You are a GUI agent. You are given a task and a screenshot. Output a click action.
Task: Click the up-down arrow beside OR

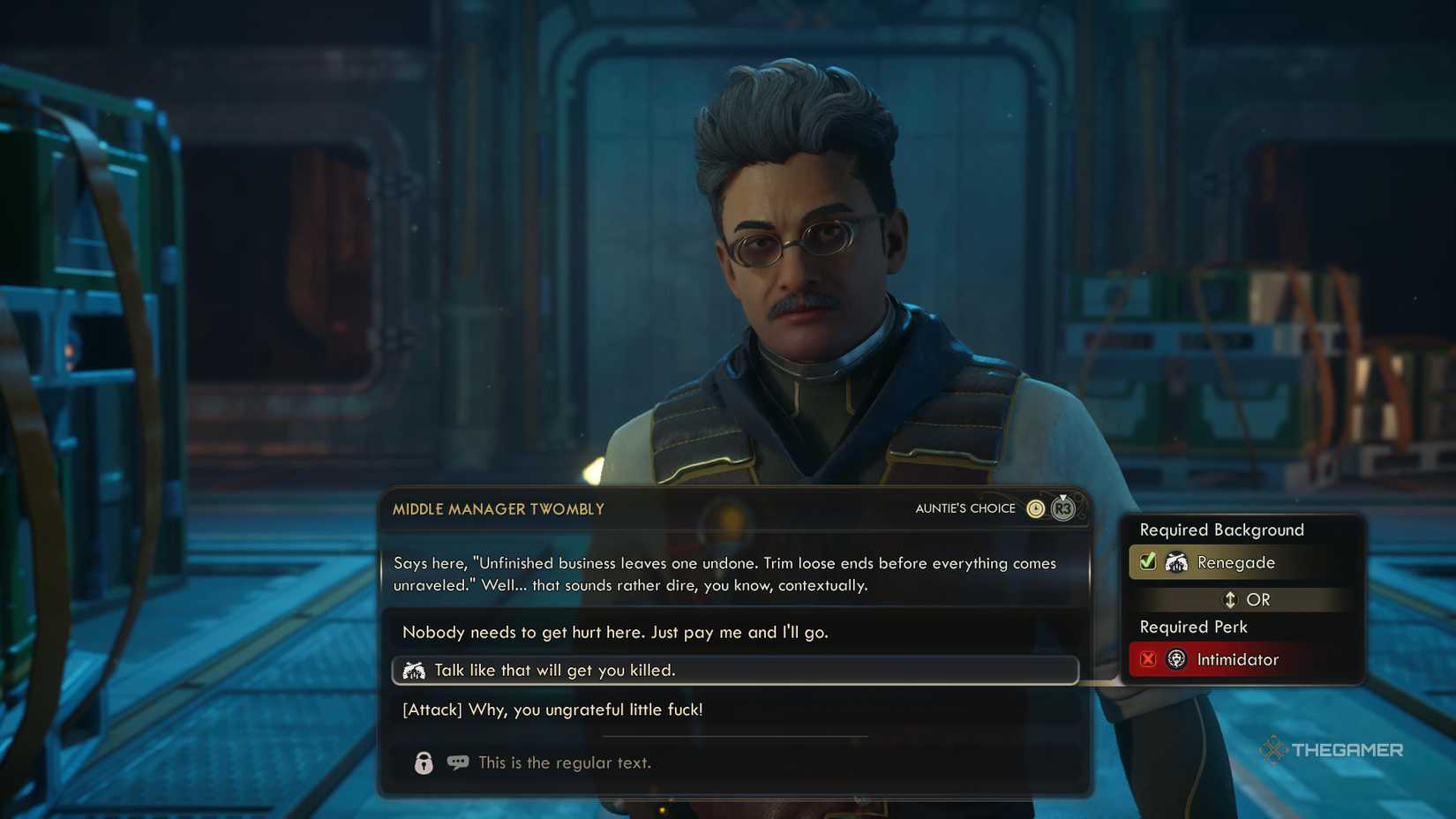click(1228, 599)
